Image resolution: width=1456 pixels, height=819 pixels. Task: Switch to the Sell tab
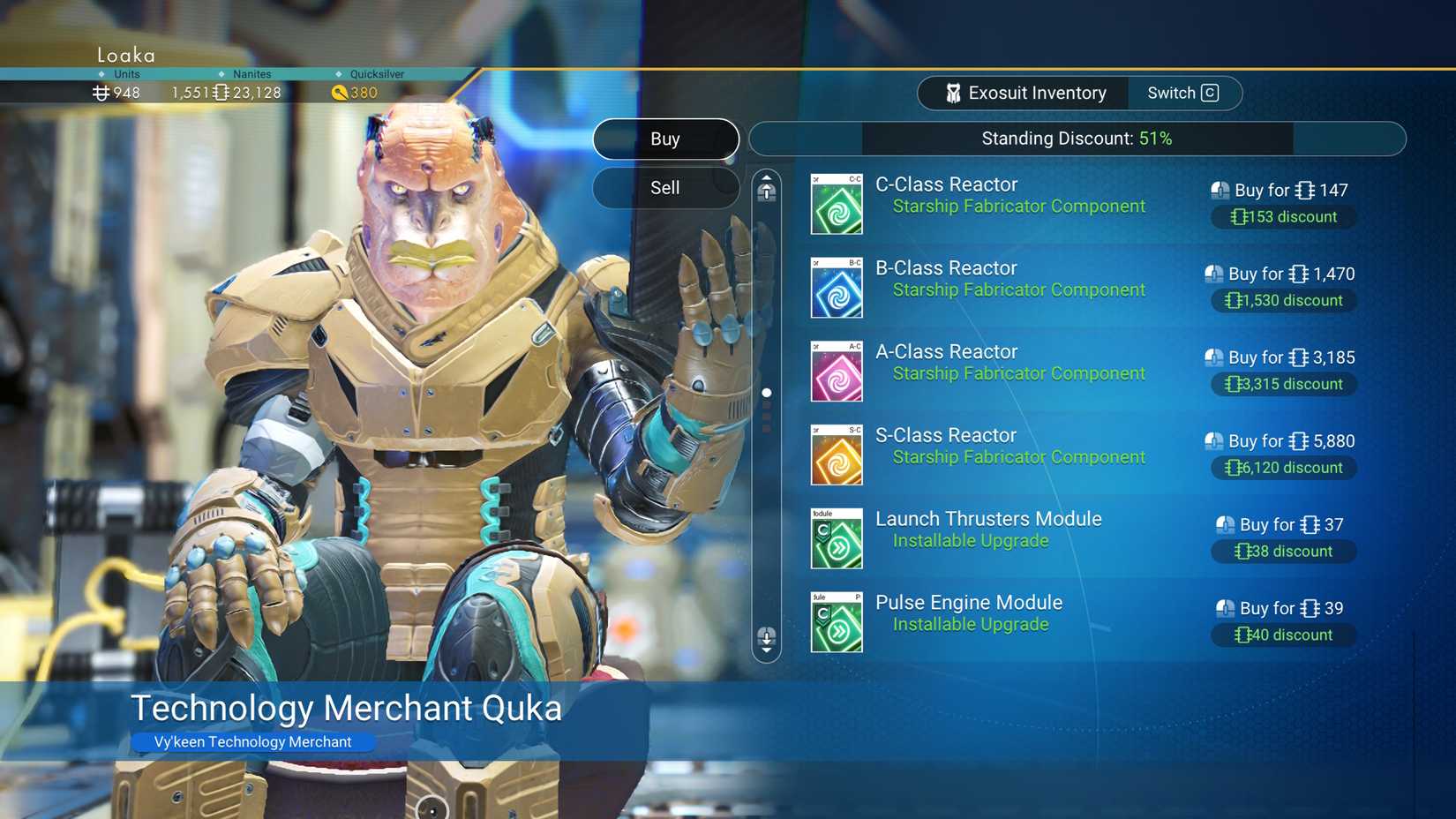[665, 187]
